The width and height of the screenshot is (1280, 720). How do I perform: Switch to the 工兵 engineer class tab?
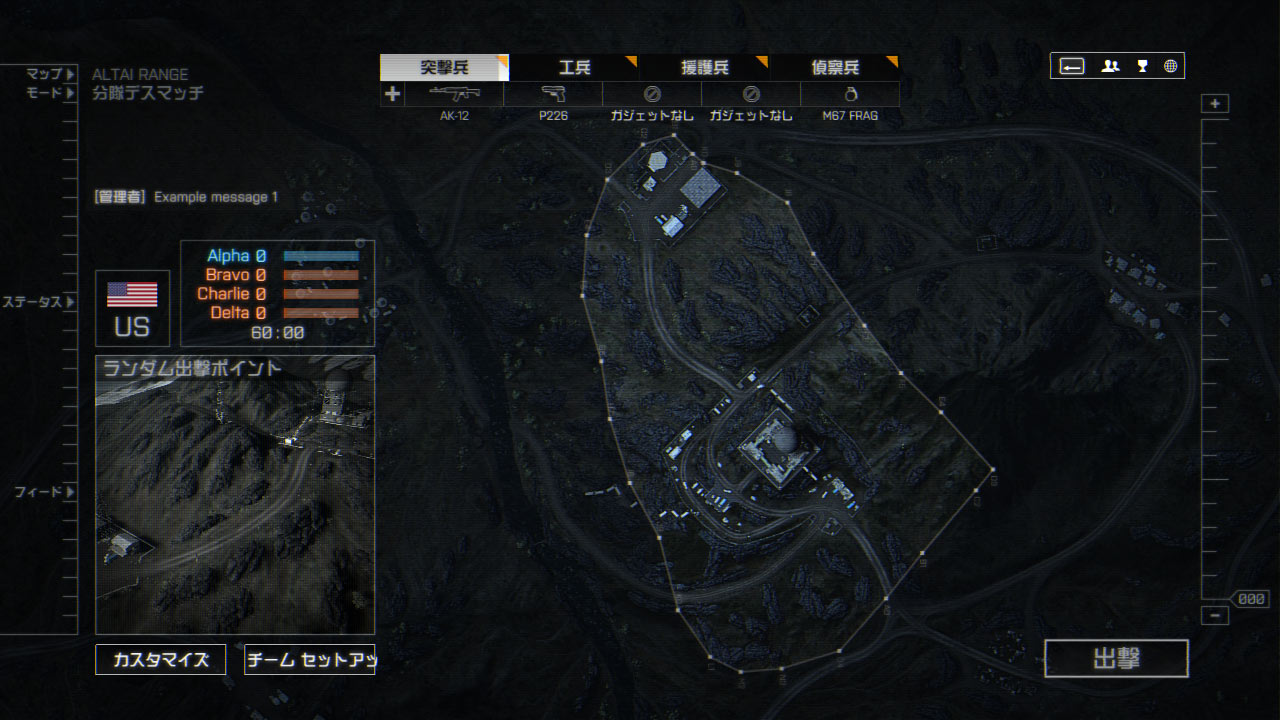[574, 68]
